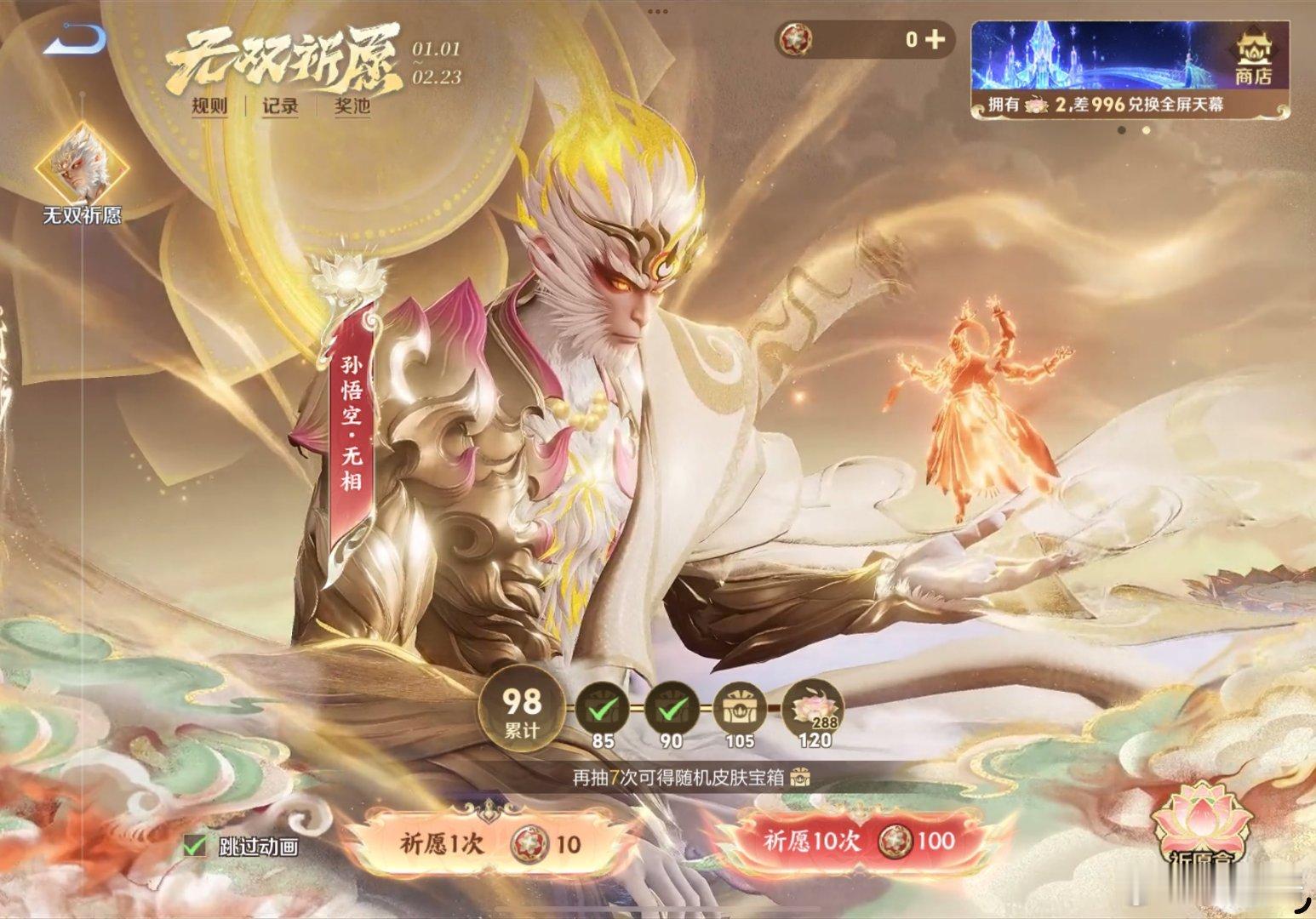Click the wish coin currency icon at top
This screenshot has height=919, width=1316.
796,37
